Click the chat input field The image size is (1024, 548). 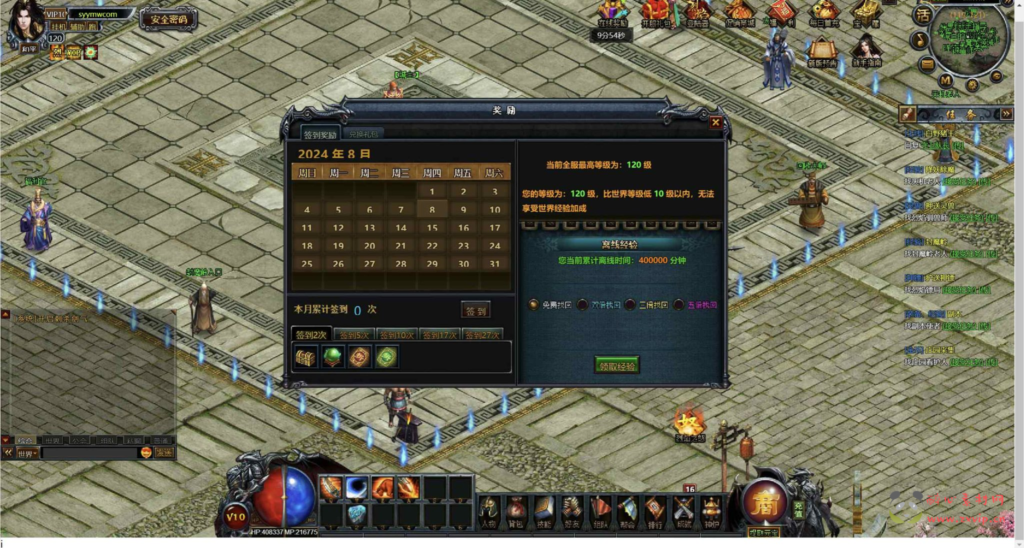[88, 453]
